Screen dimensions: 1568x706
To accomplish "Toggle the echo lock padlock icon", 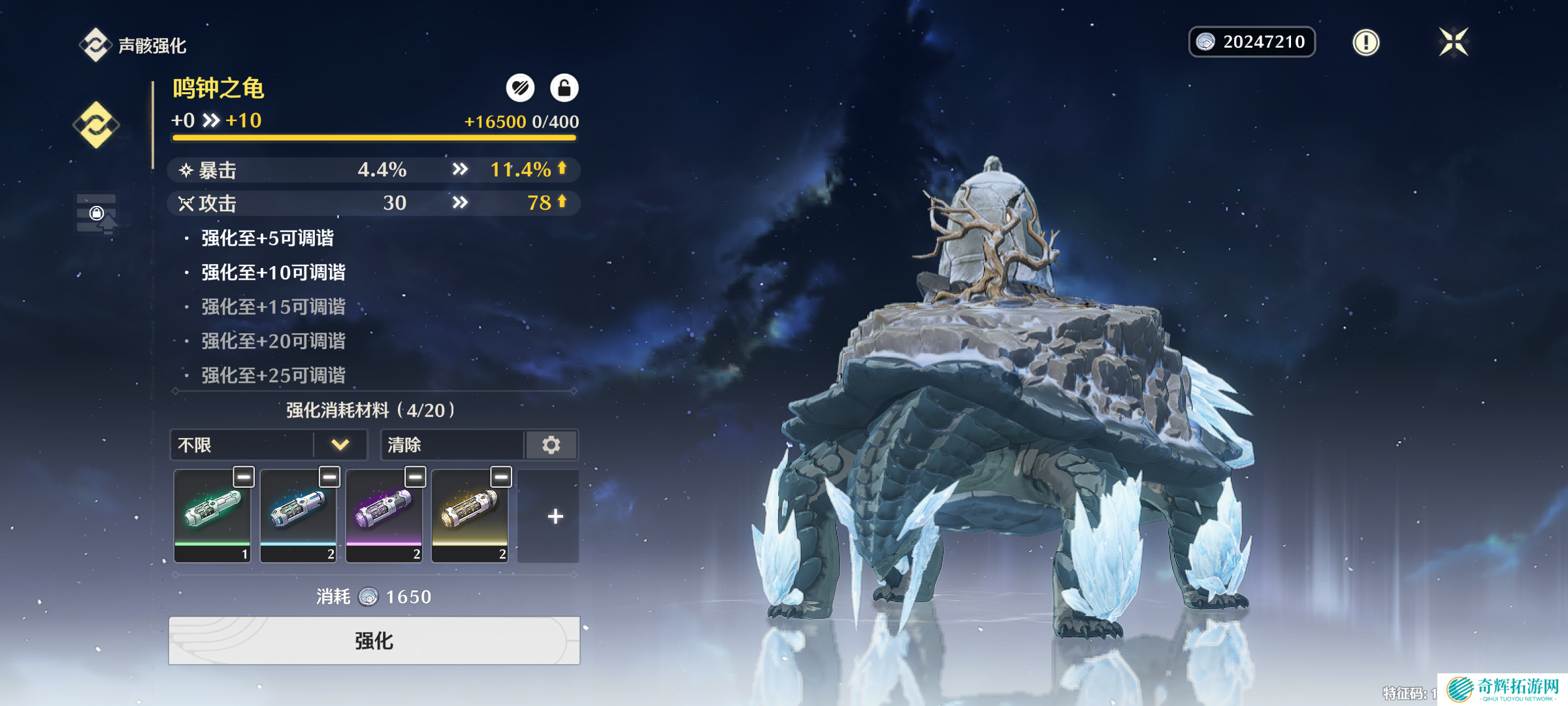I will coord(564,88).
